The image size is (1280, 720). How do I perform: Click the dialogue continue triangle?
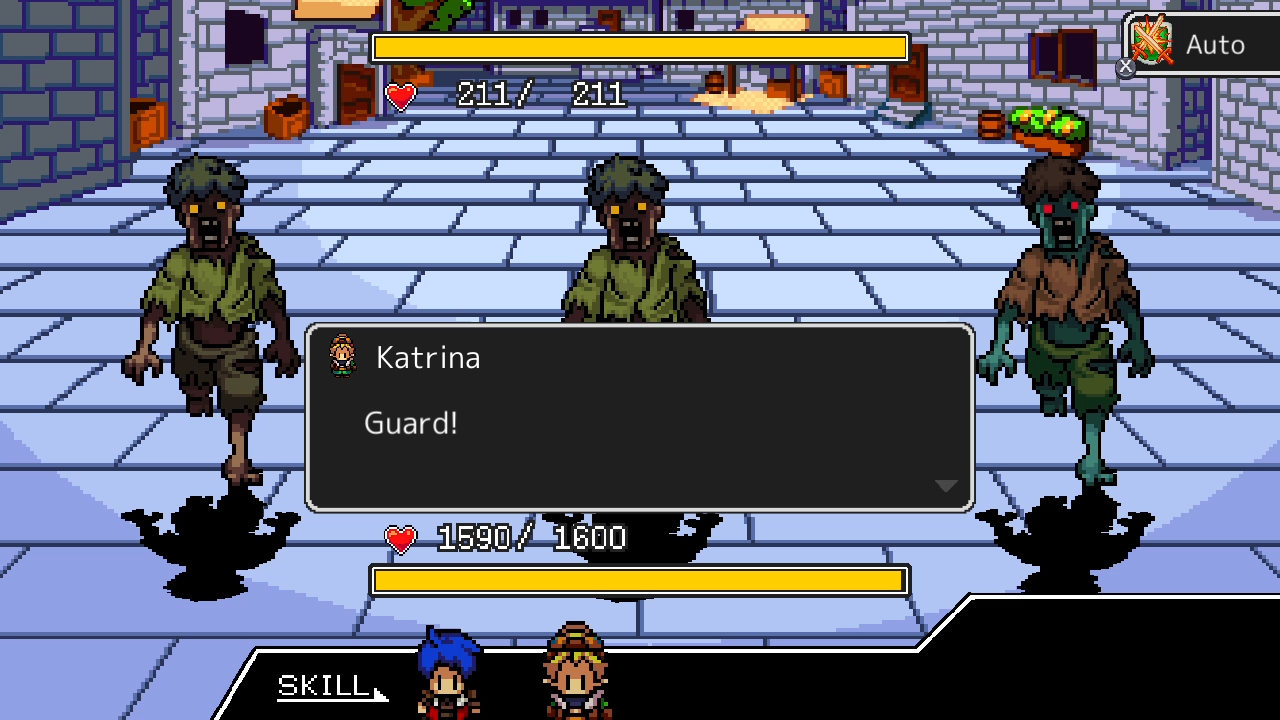point(944,485)
